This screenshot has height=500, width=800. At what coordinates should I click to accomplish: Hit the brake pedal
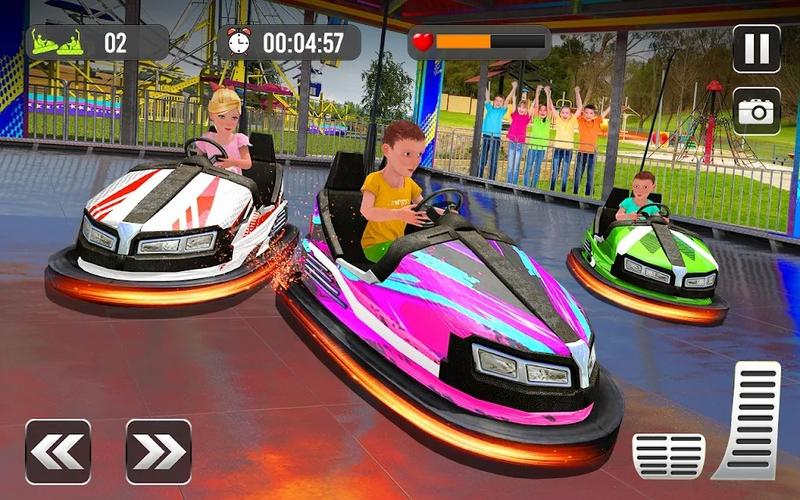click(668, 455)
